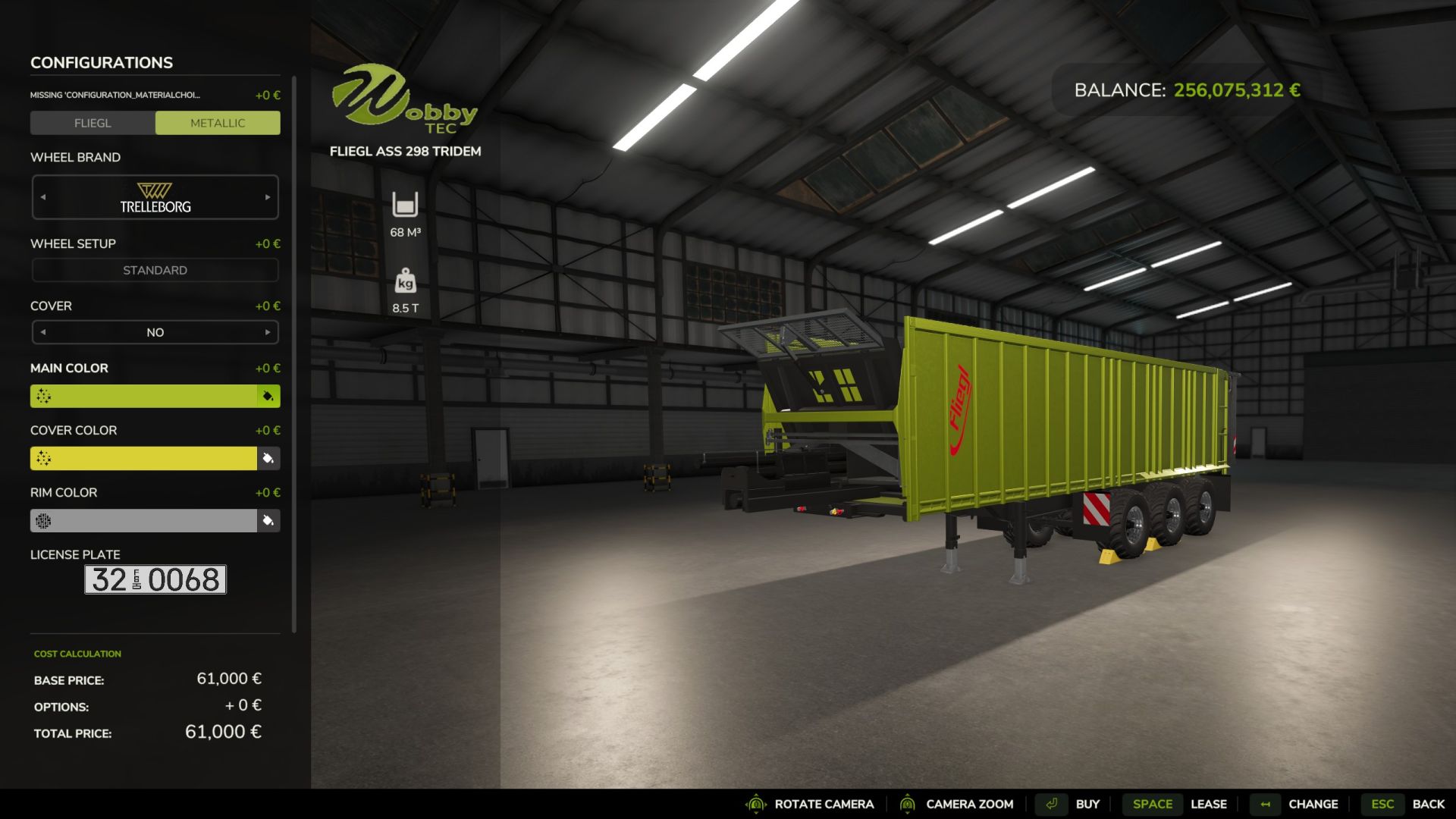Select the FLIEGL material tab

93,122
